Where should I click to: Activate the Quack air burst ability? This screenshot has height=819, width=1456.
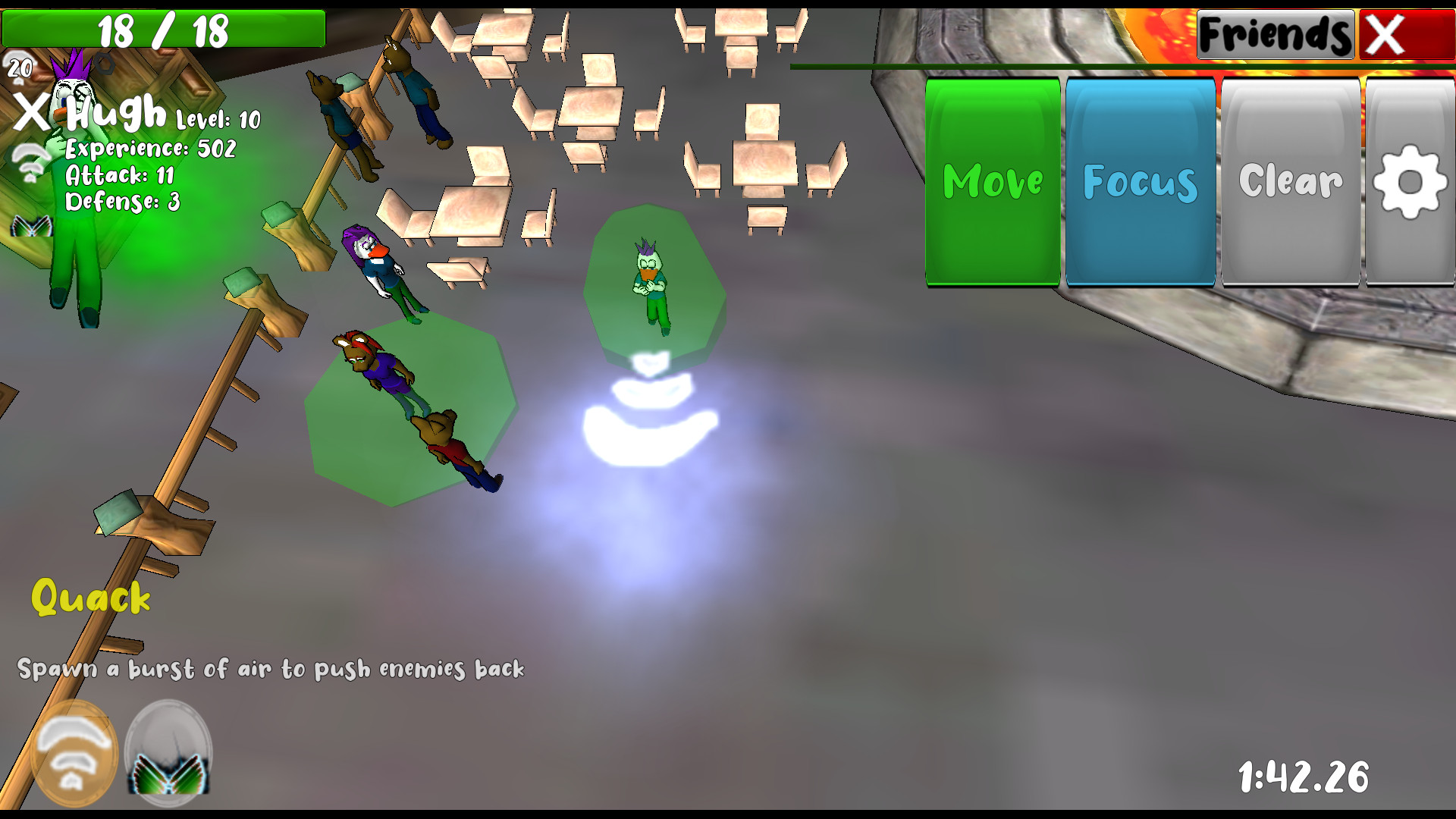[x=74, y=752]
